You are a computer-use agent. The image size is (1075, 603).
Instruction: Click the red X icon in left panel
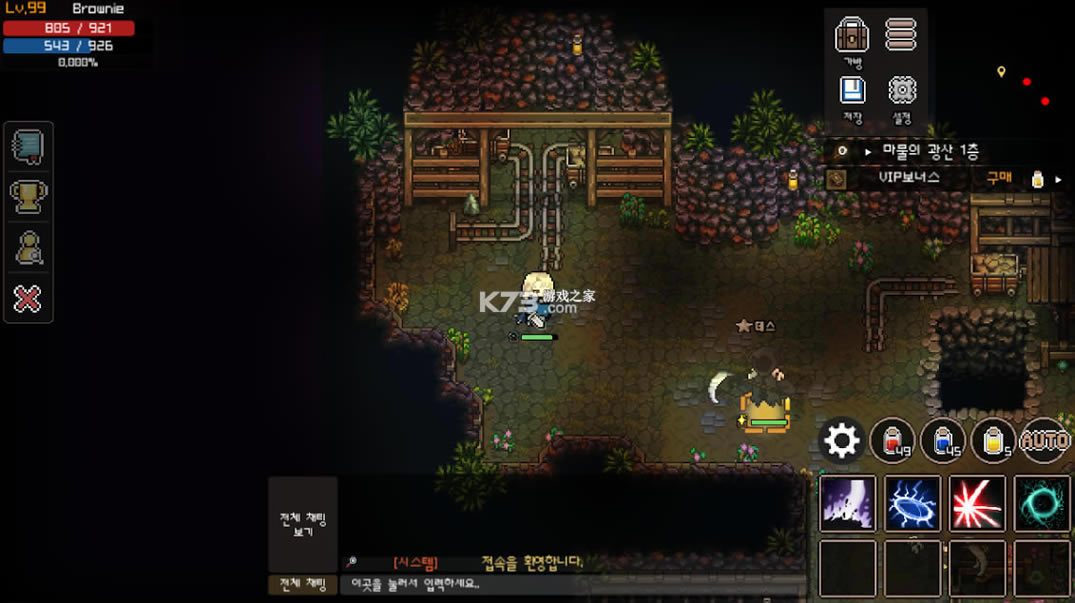point(28,298)
